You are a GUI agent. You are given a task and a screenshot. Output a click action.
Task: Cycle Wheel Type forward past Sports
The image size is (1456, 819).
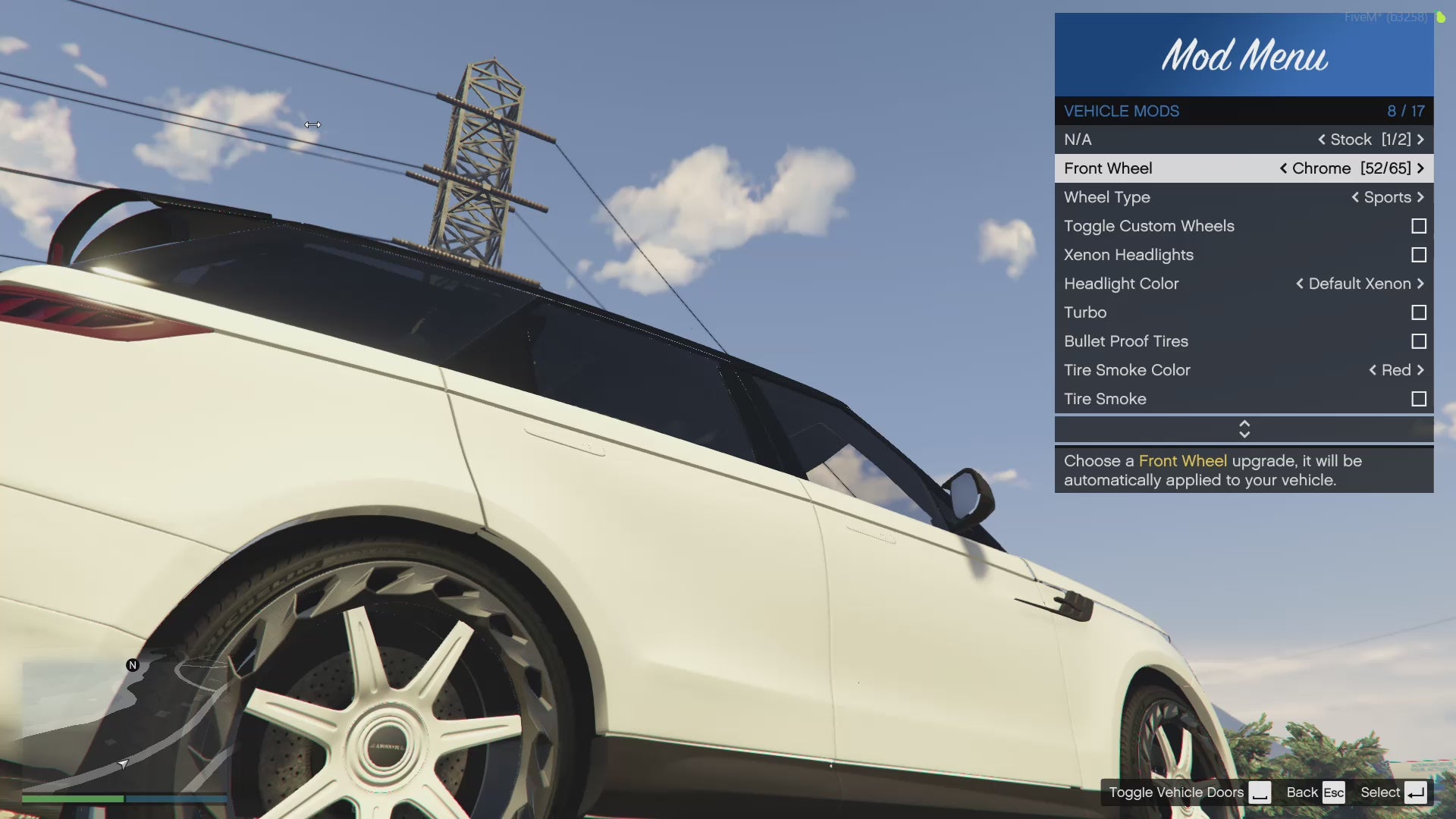click(1420, 197)
